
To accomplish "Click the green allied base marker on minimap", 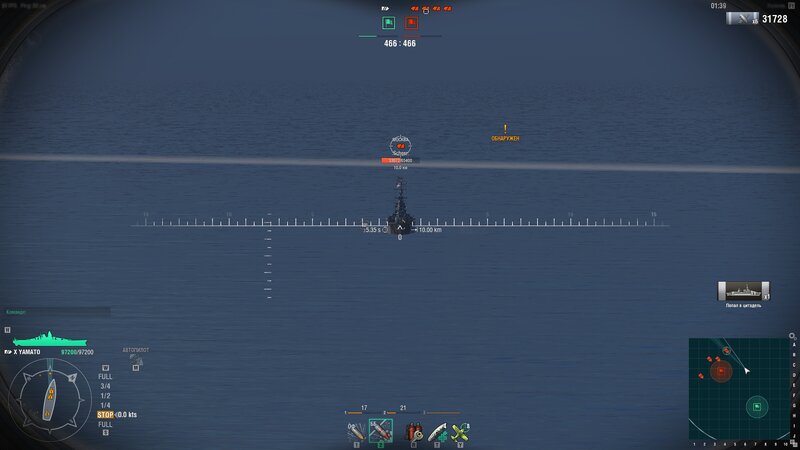I will pos(758,406).
